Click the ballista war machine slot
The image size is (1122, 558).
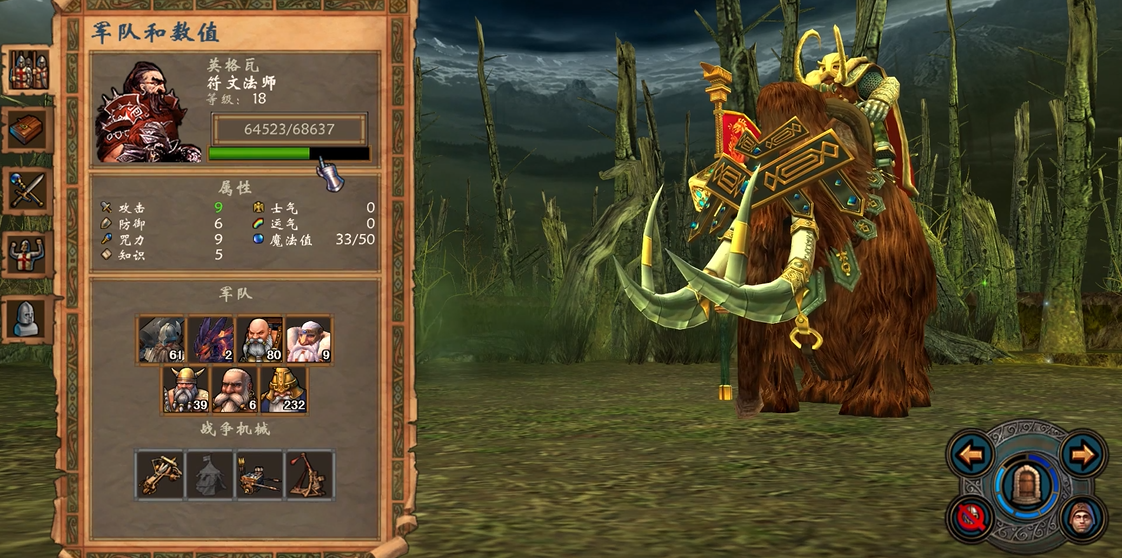161,475
